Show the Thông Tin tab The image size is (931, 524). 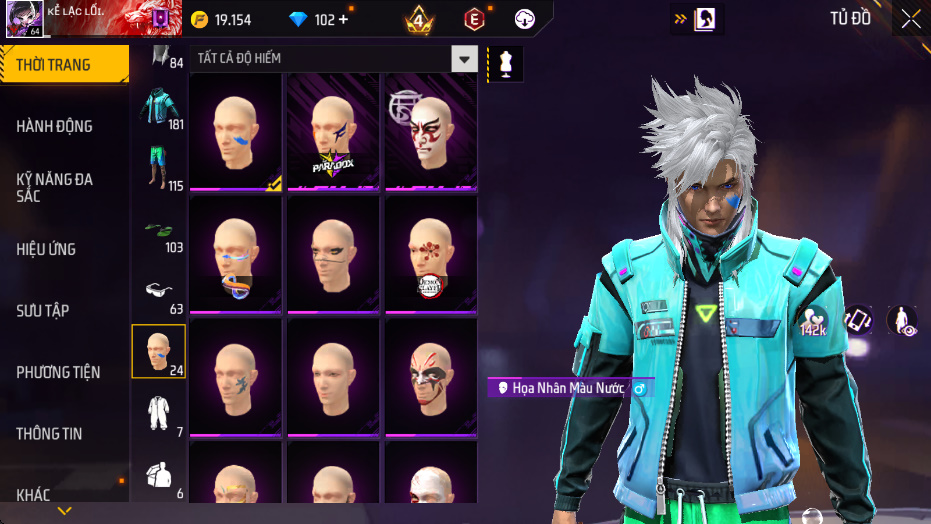pyautogui.click(x=49, y=434)
